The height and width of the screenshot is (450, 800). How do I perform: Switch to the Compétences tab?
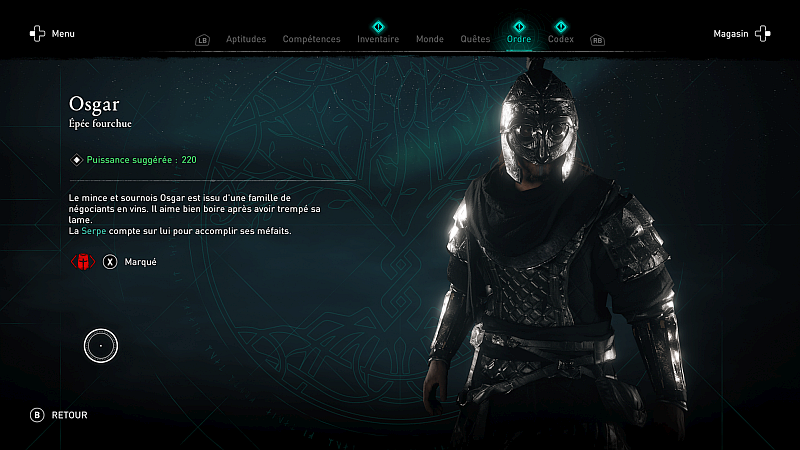(311, 39)
